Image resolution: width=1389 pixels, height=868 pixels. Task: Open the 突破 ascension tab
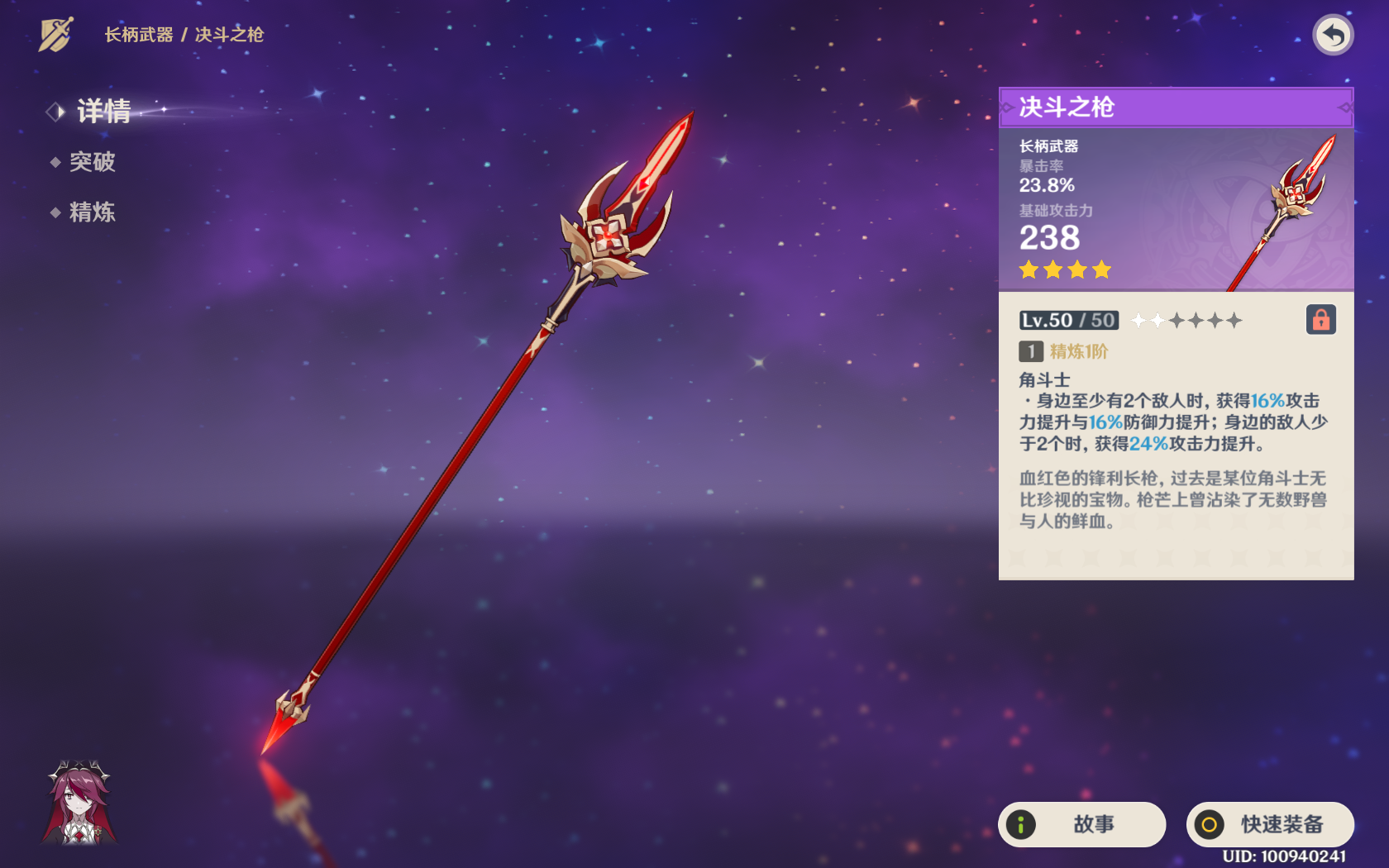pyautogui.click(x=92, y=162)
